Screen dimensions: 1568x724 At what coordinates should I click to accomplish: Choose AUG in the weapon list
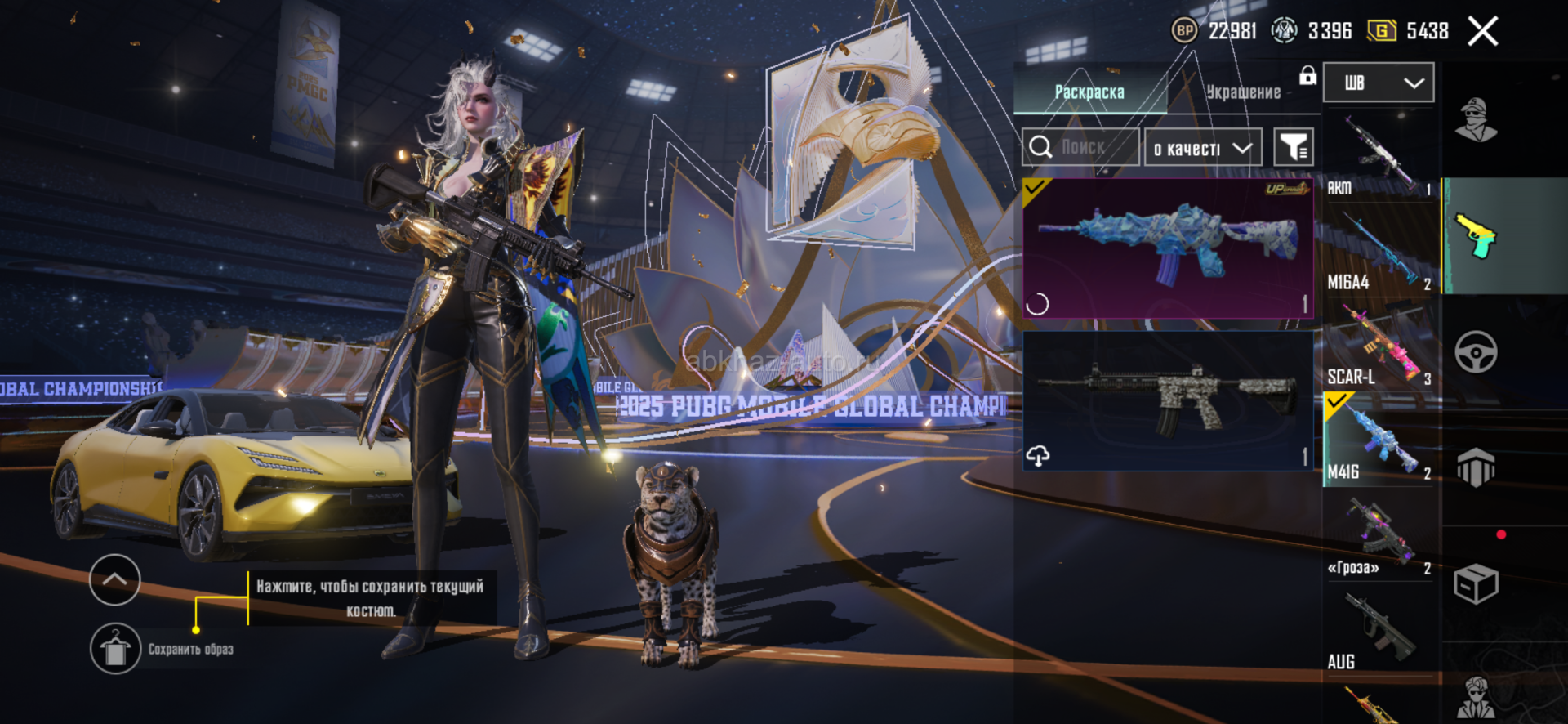click(x=1379, y=630)
